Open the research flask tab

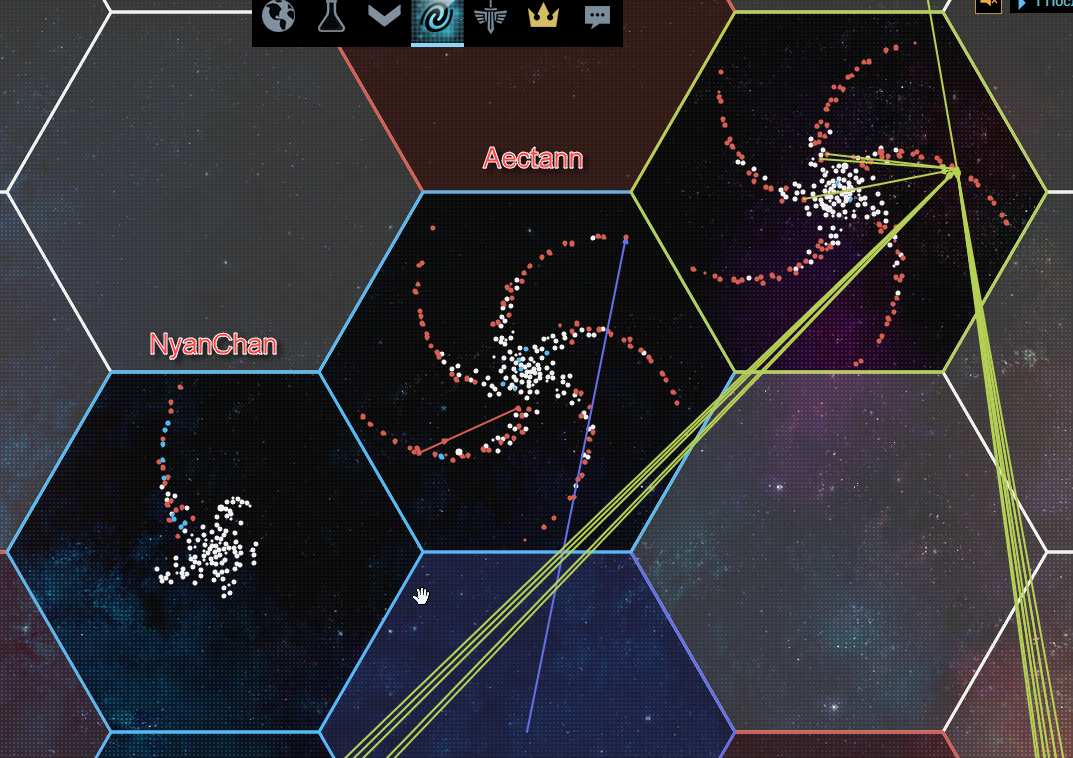(x=331, y=17)
